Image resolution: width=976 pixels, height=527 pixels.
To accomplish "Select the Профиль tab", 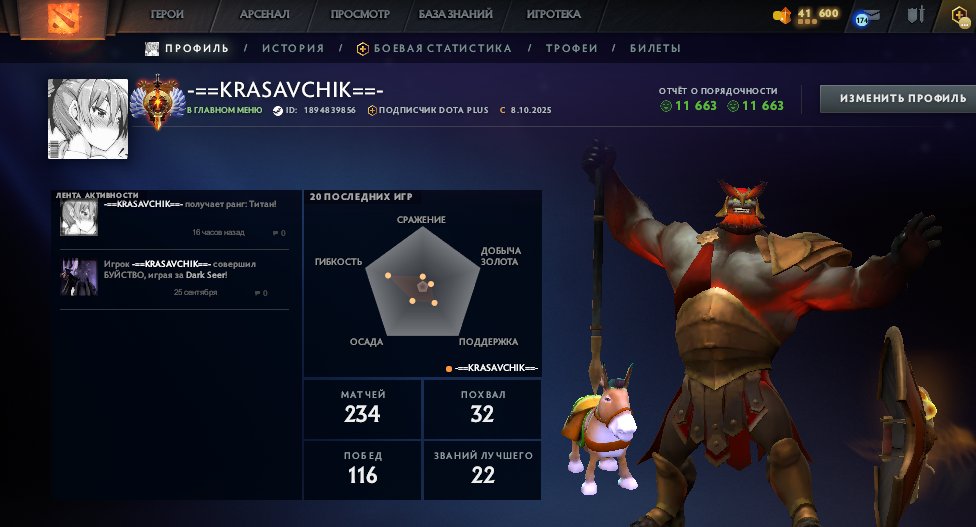I will 187,48.
